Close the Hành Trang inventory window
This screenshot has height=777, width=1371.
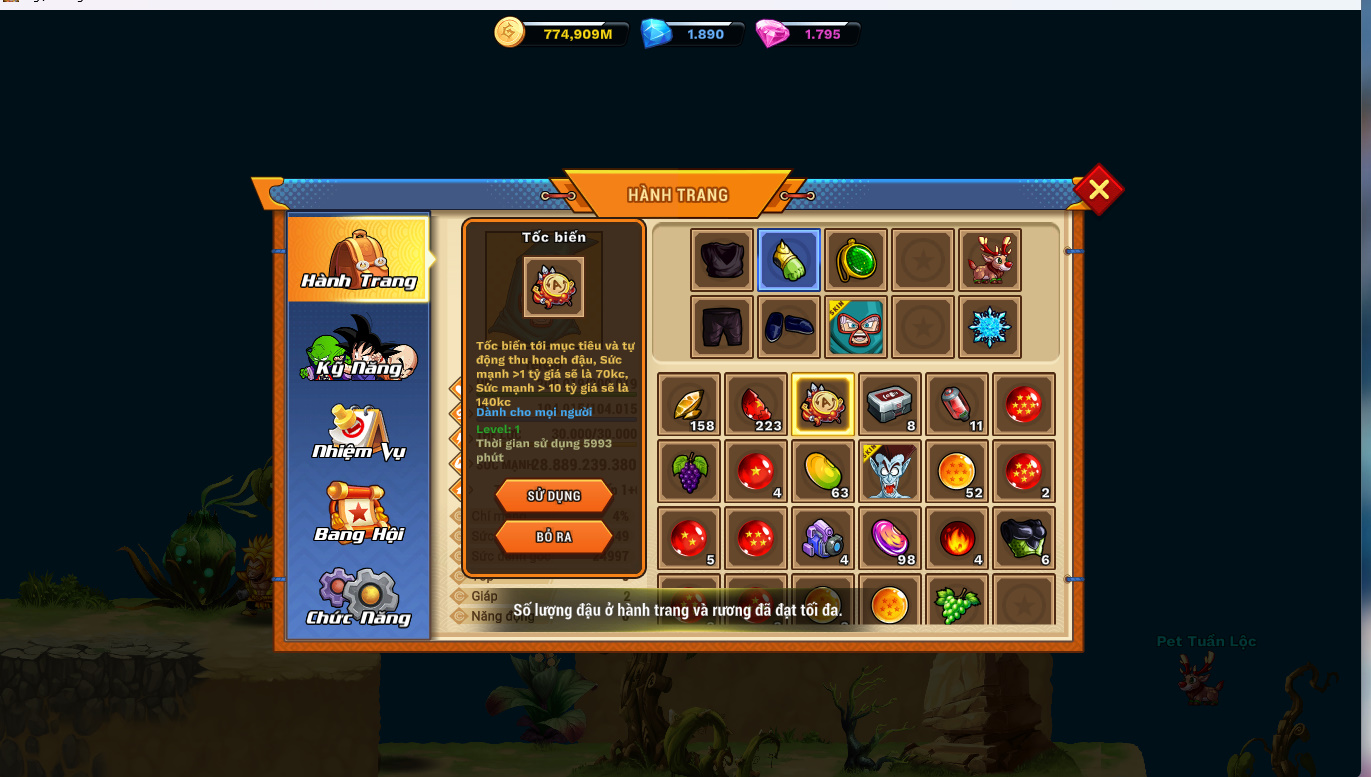[x=1098, y=189]
